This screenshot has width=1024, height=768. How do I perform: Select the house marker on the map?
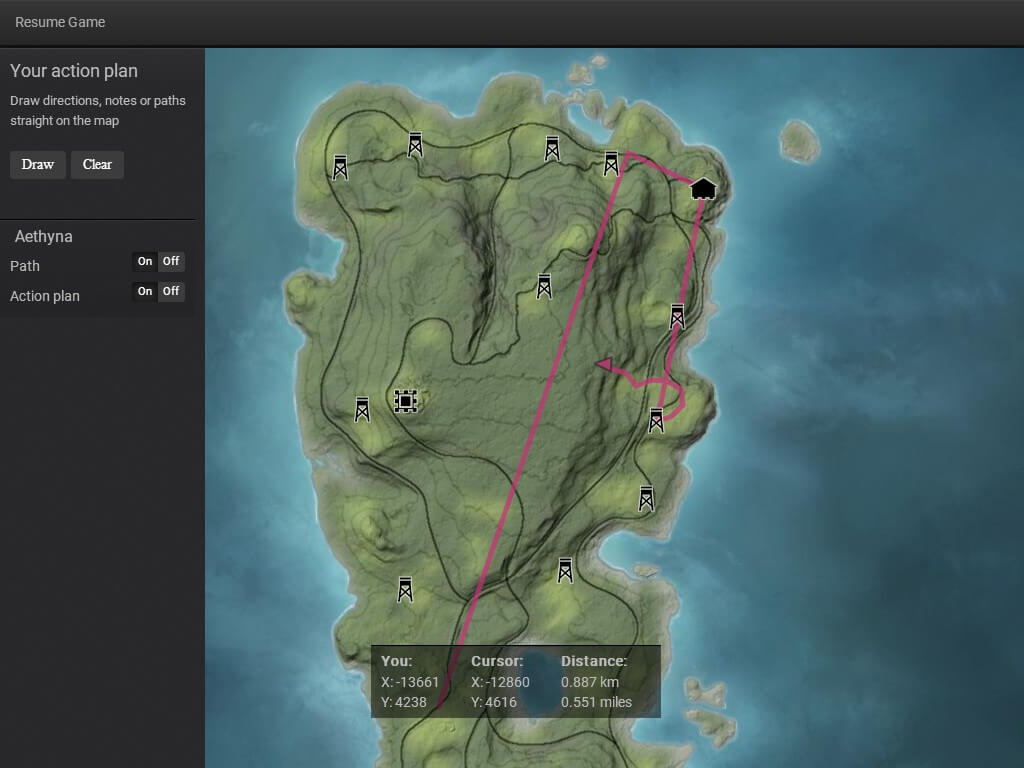coord(703,188)
